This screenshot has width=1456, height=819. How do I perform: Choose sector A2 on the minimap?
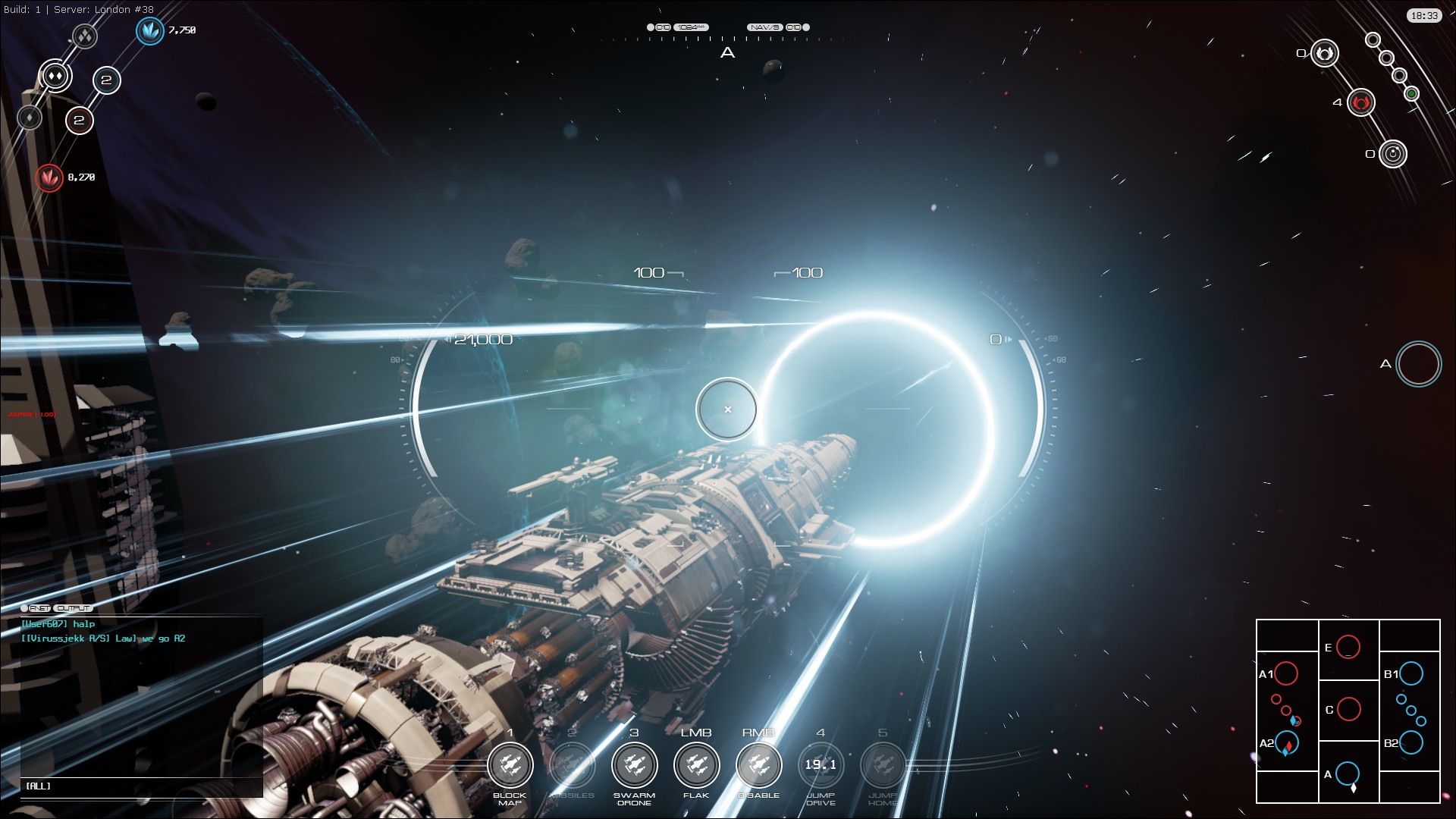1287,743
